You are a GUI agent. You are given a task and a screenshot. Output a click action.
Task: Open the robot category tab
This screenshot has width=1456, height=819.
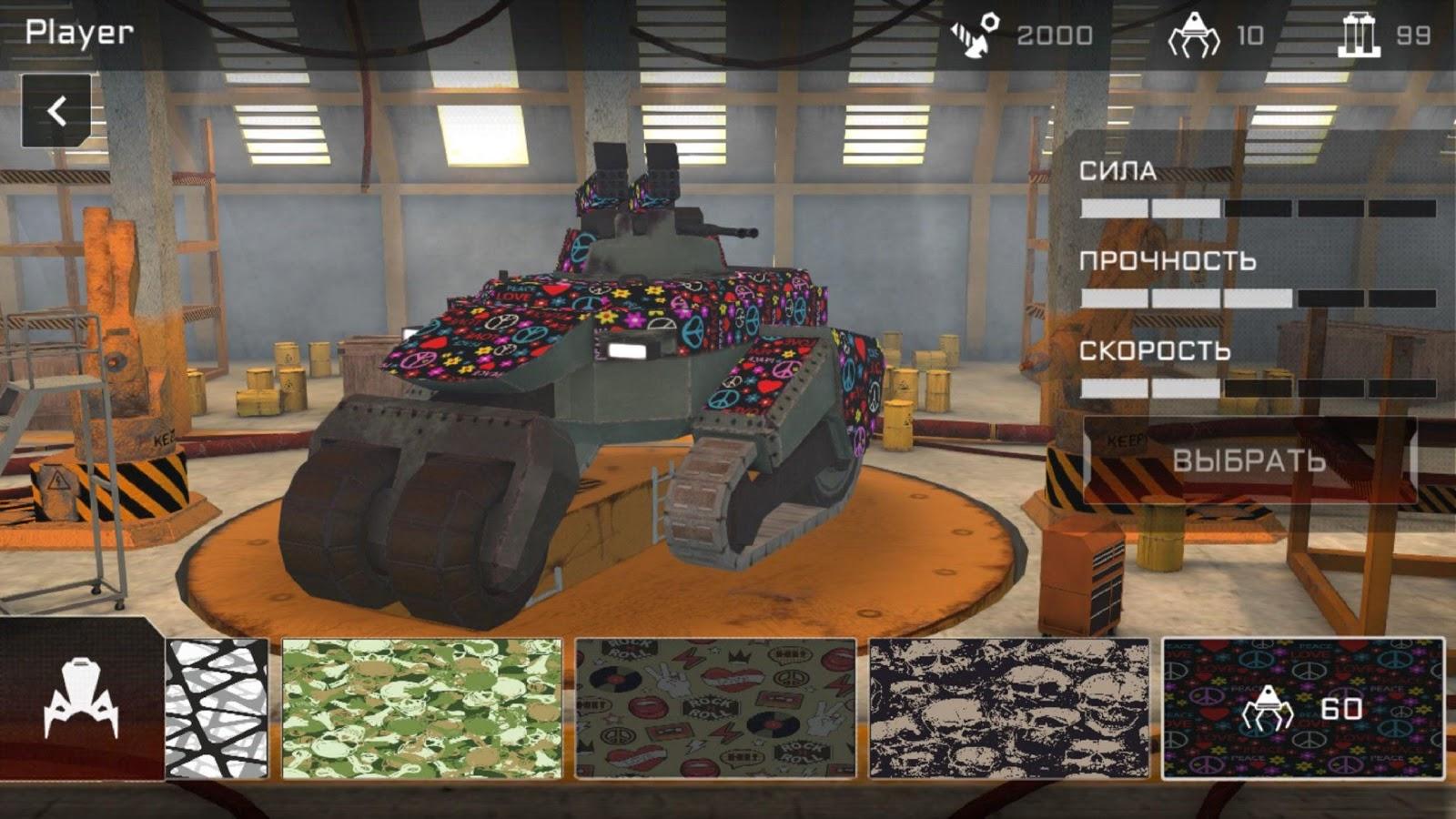click(80, 701)
